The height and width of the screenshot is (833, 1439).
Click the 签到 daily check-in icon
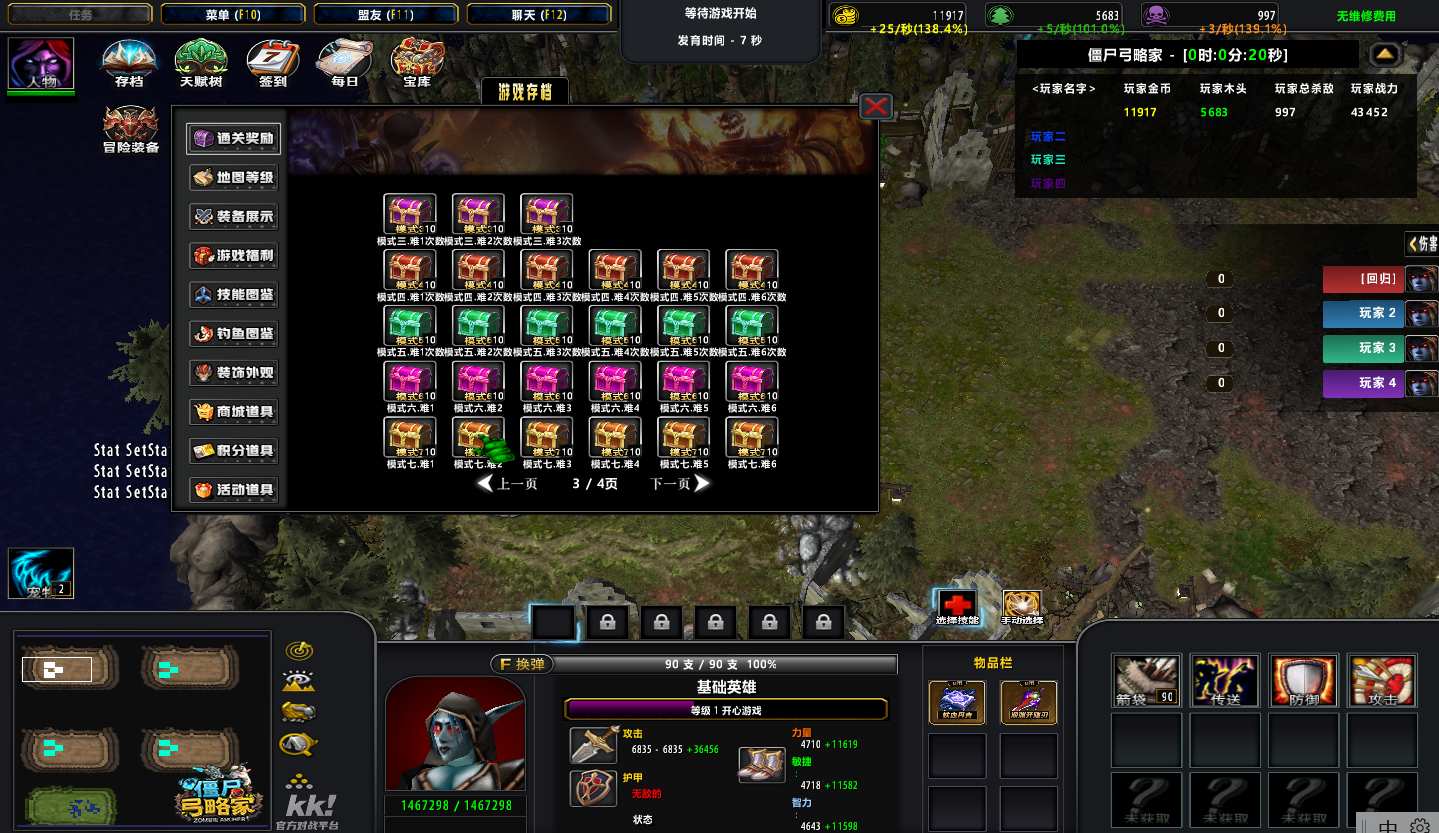pos(272,63)
